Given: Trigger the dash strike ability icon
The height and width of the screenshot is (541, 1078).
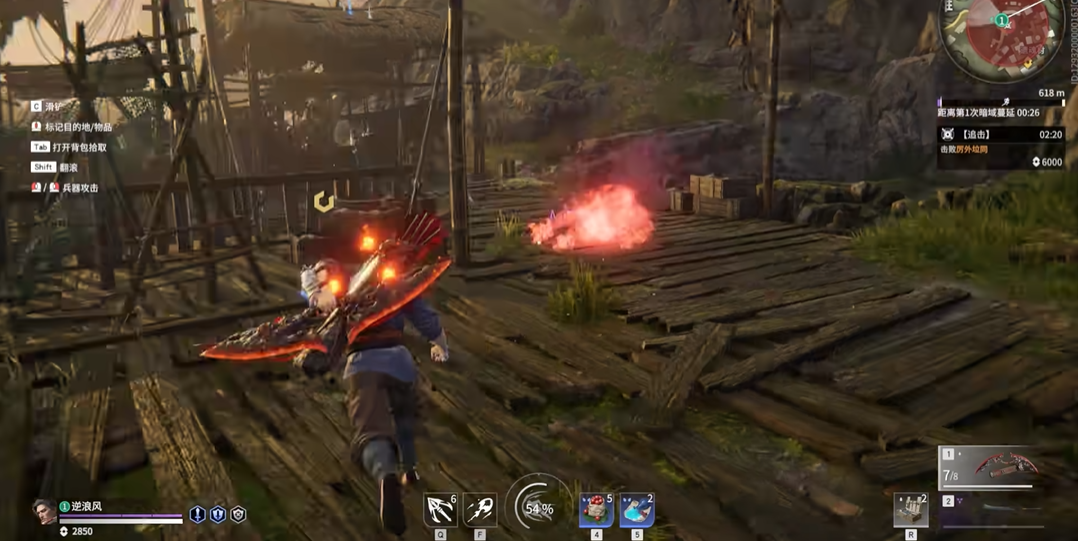Looking at the screenshot, I should click(480, 510).
